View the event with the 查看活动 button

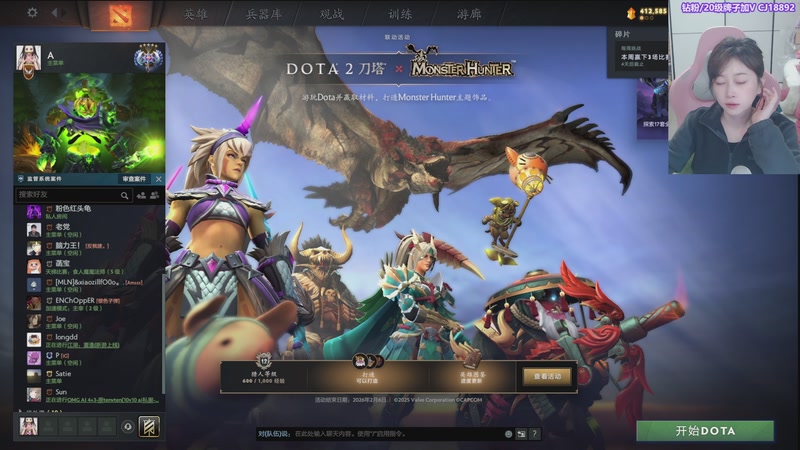tap(547, 376)
